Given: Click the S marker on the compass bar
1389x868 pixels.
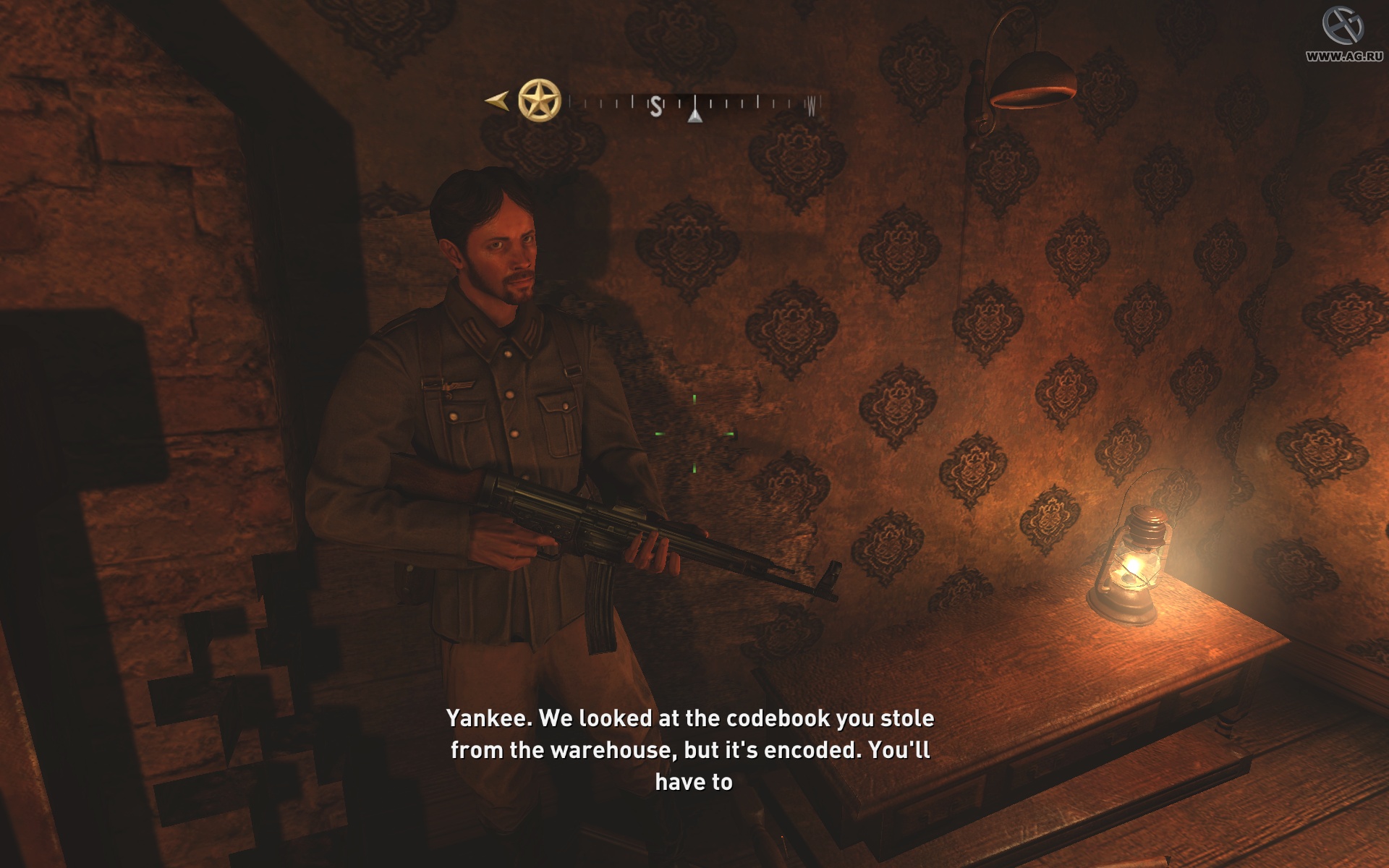Looking at the screenshot, I should click(x=655, y=105).
